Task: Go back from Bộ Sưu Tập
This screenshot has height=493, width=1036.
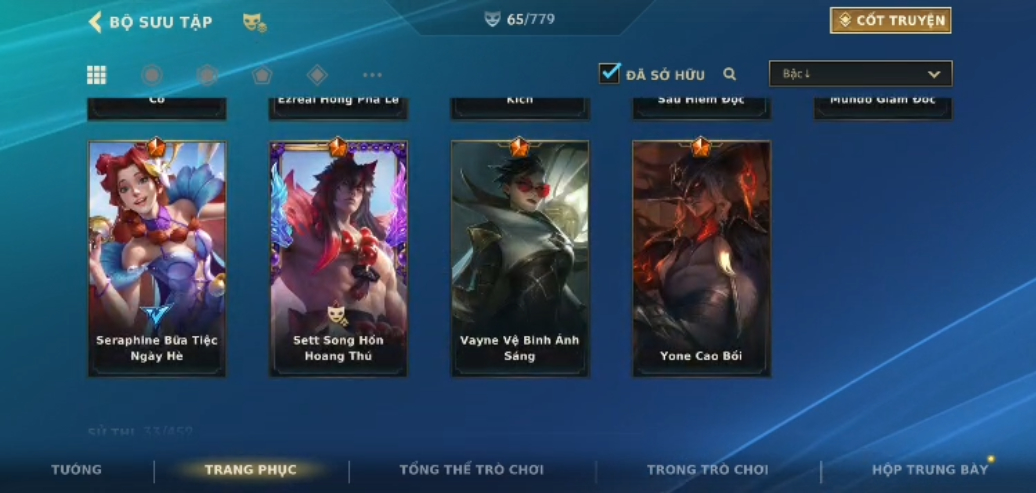Action: pos(96,22)
